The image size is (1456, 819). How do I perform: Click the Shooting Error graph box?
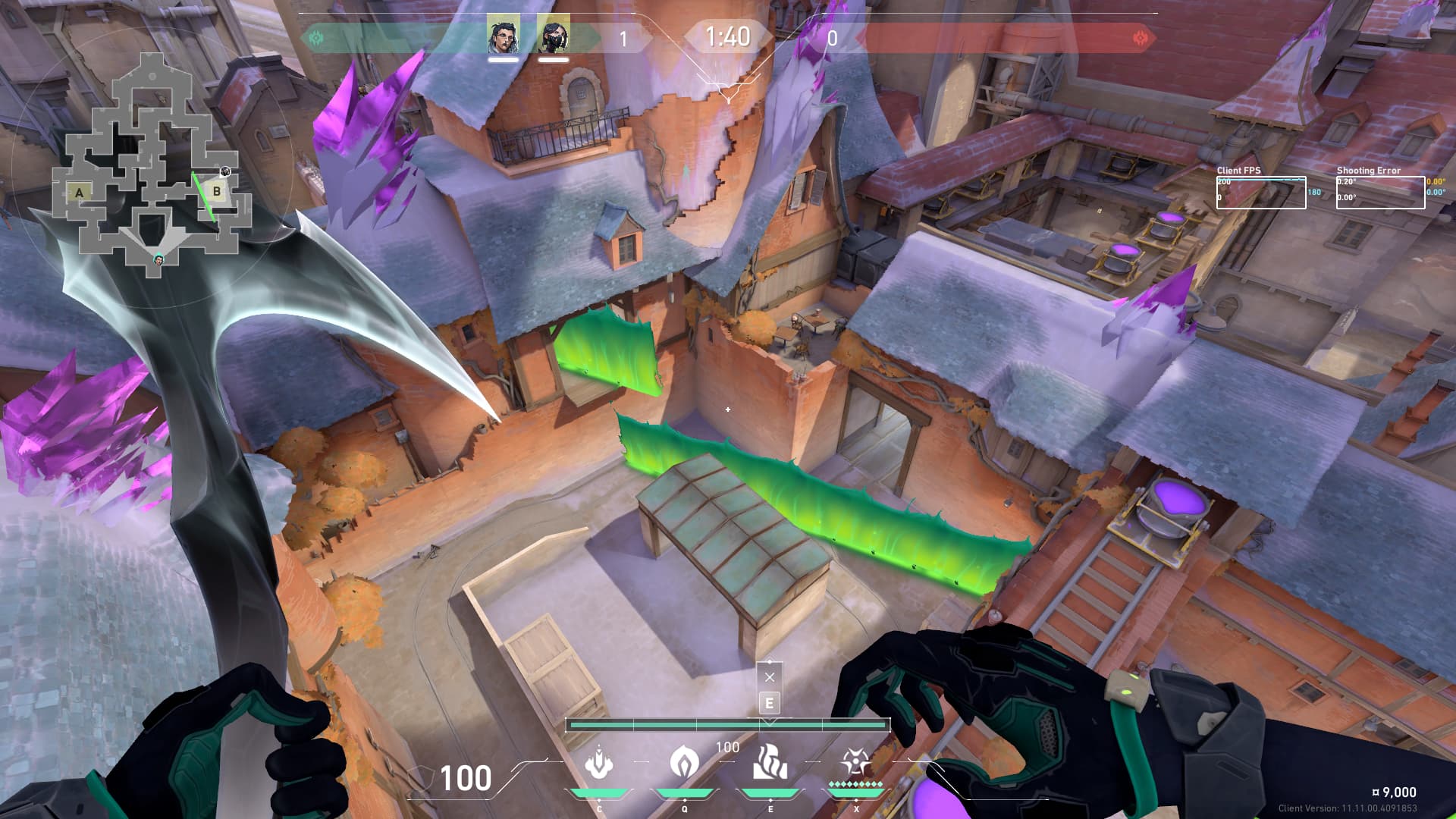[x=1380, y=193]
